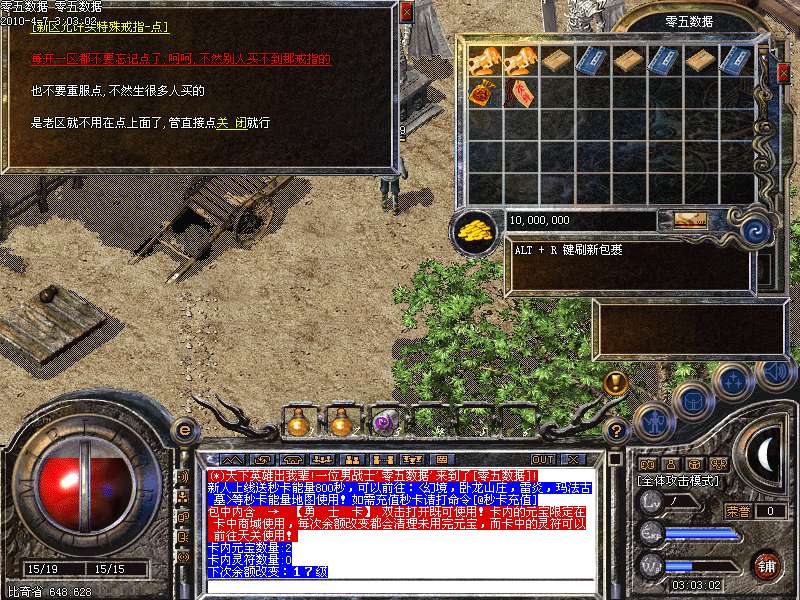Close the NPC dialogue window

[405, 12]
